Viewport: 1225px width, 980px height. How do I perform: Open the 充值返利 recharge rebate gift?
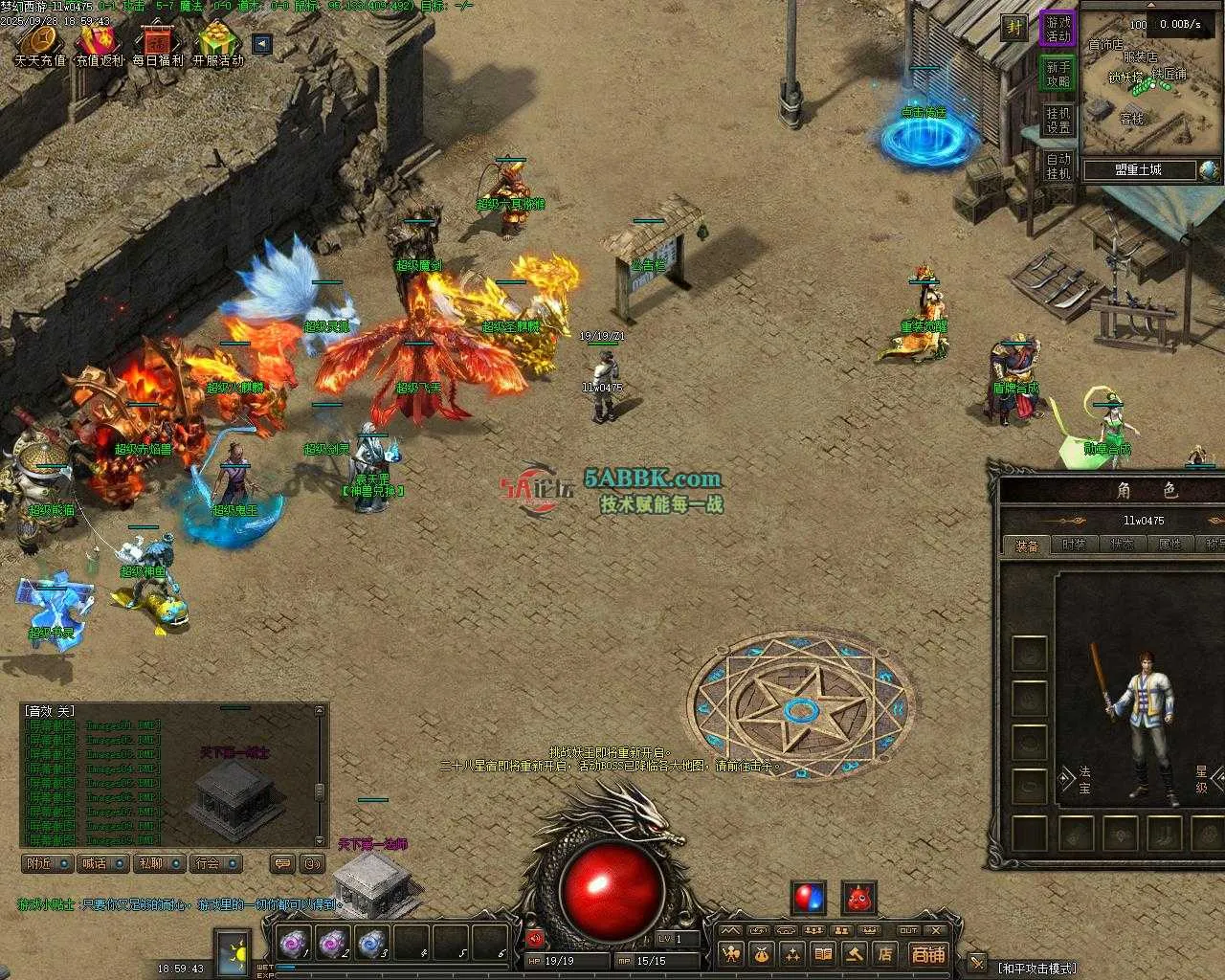pyautogui.click(x=100, y=44)
